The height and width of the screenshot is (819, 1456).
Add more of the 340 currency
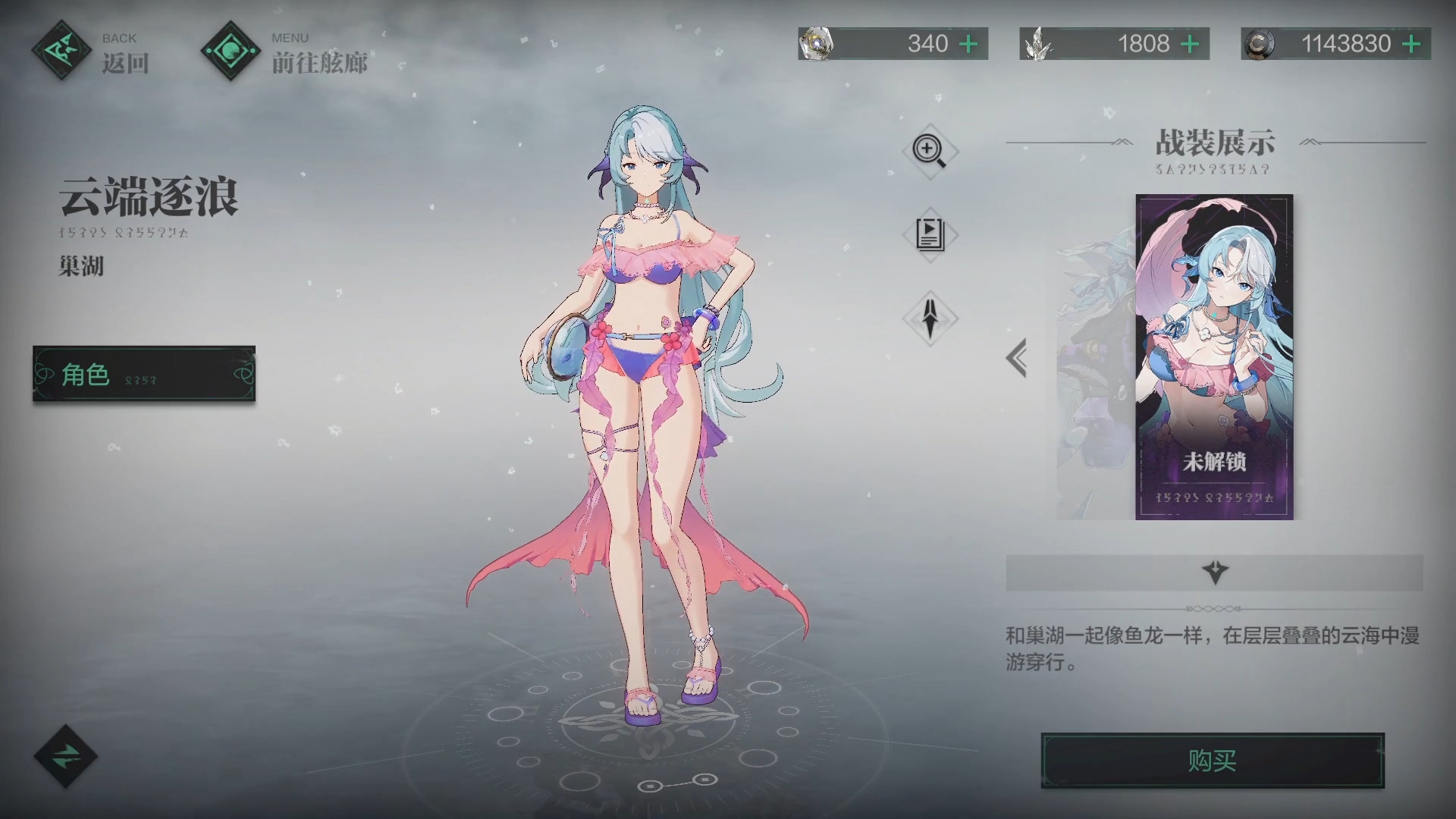pyautogui.click(x=968, y=44)
